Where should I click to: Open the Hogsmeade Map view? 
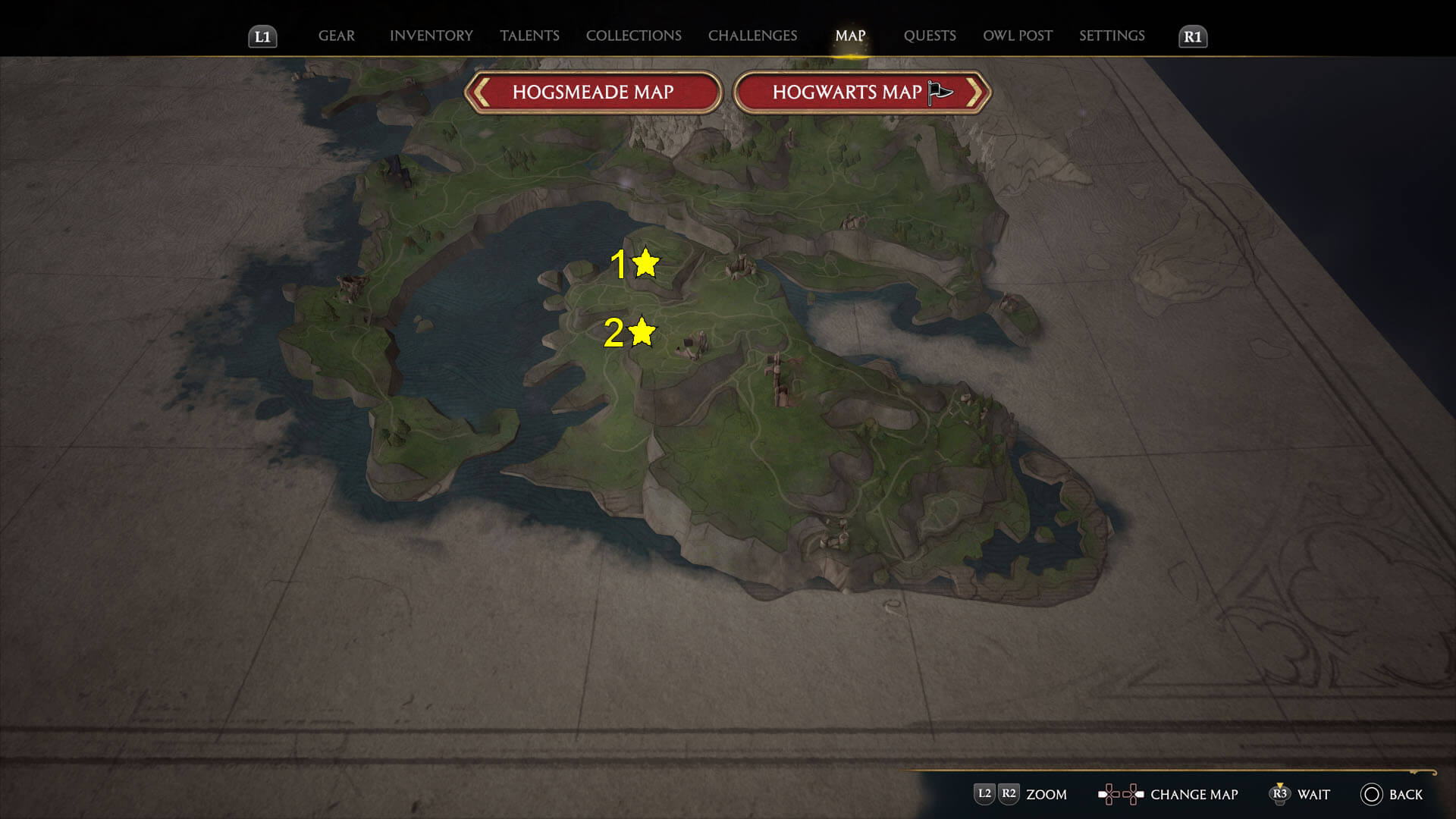tap(594, 91)
